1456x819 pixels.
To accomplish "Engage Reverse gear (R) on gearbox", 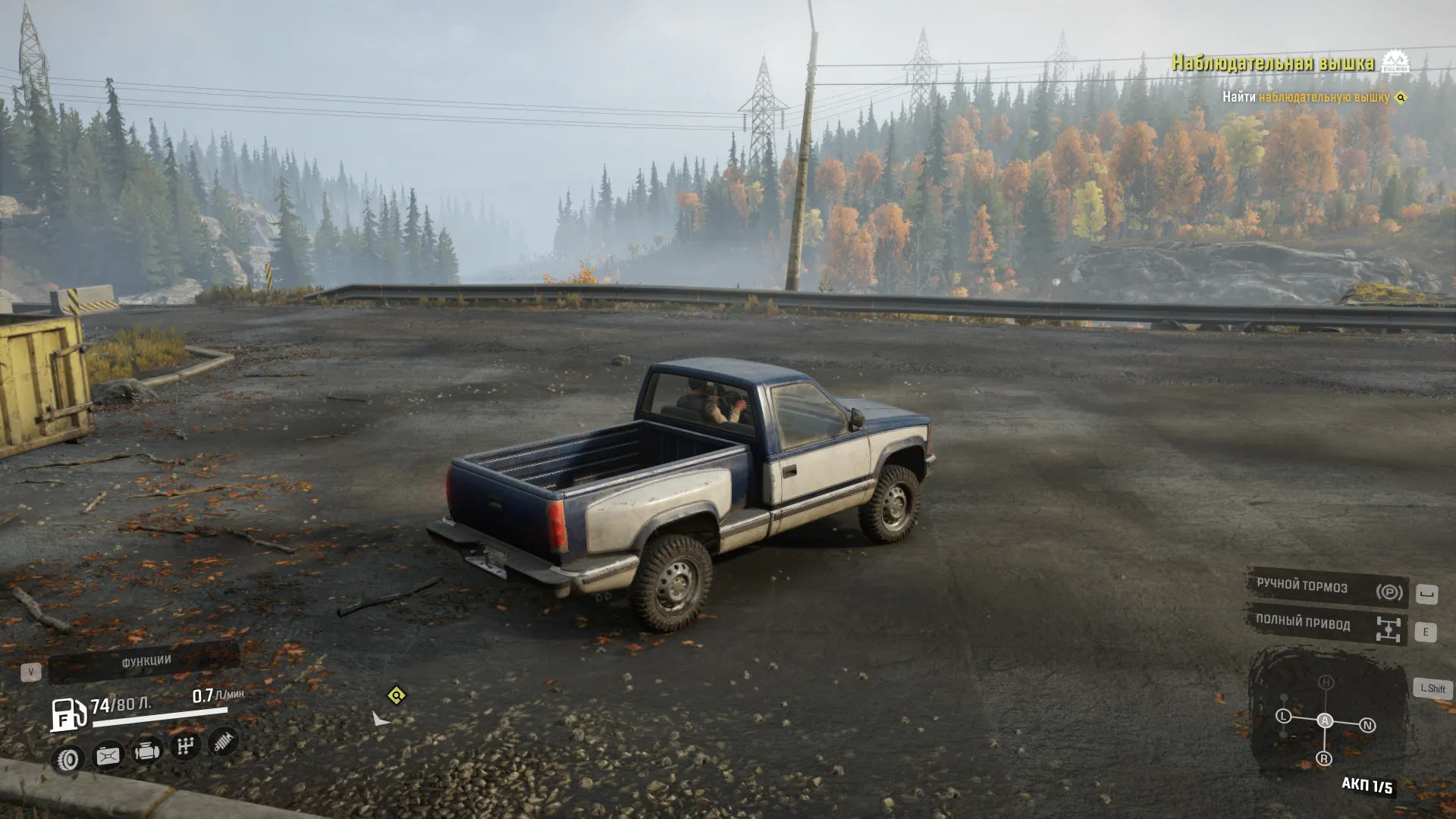I will [1324, 758].
